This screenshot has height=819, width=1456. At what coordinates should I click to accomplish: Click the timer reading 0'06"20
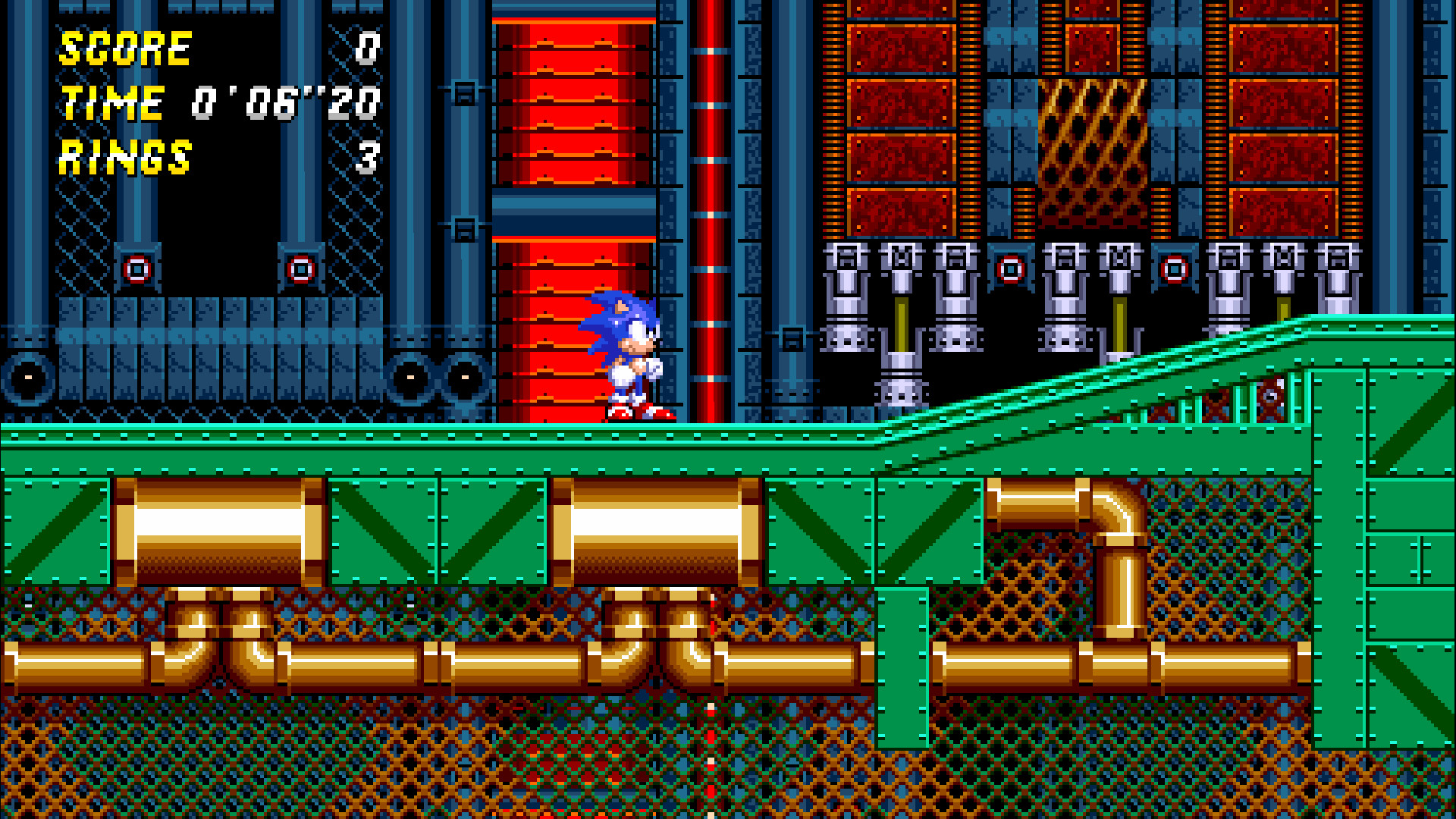(x=284, y=101)
